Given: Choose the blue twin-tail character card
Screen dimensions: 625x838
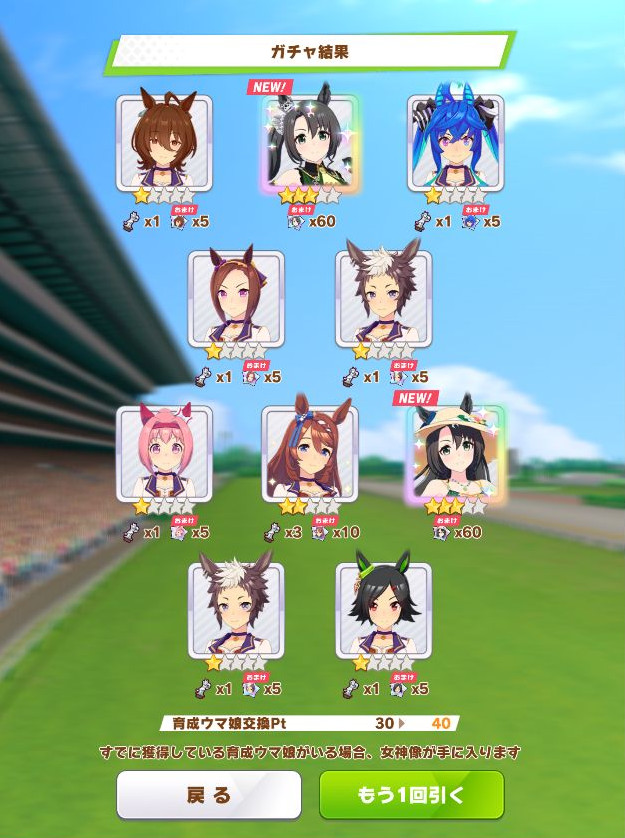Looking at the screenshot, I should tap(455, 143).
